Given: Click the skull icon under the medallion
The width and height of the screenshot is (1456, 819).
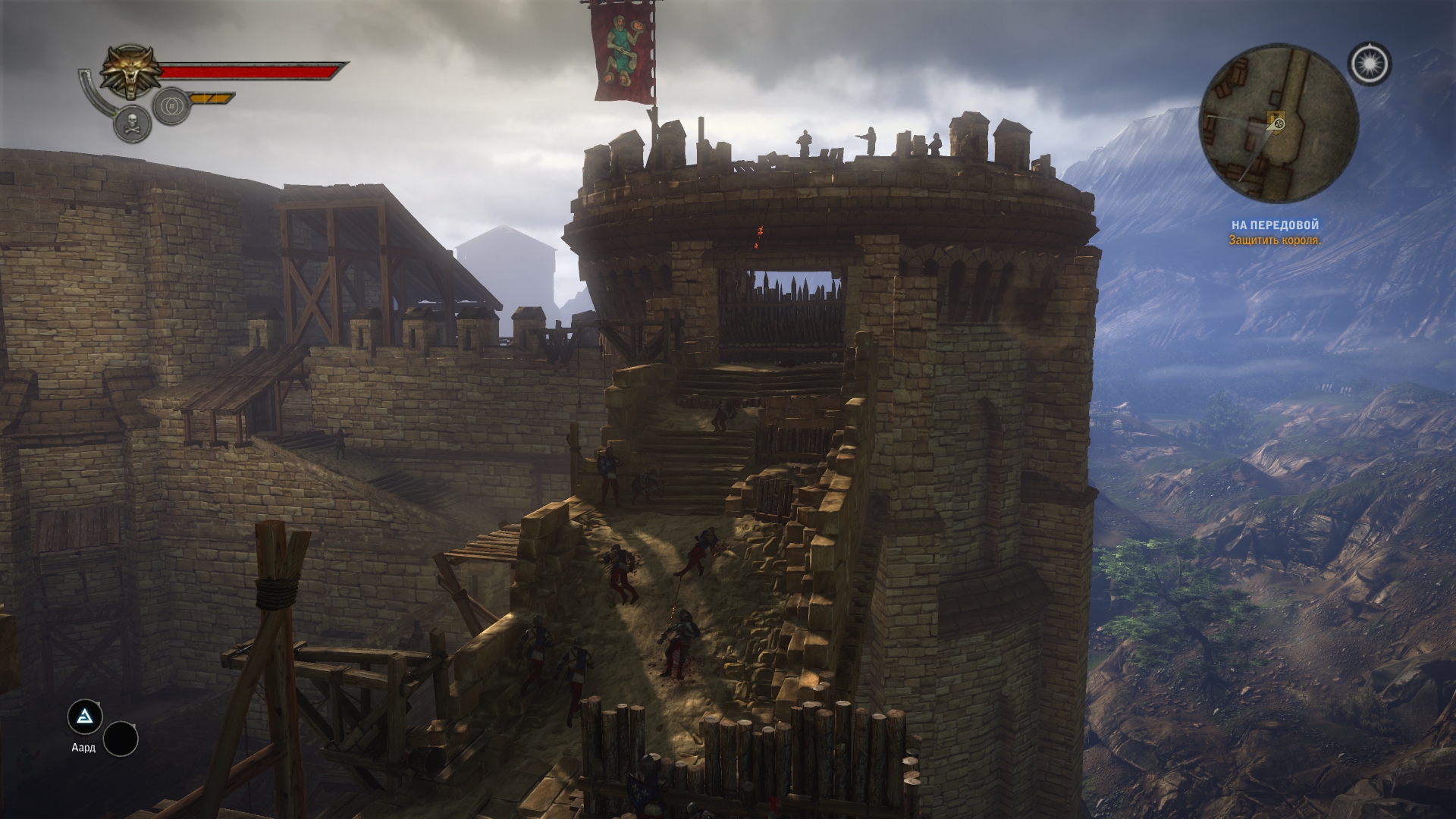Looking at the screenshot, I should pyautogui.click(x=131, y=124).
